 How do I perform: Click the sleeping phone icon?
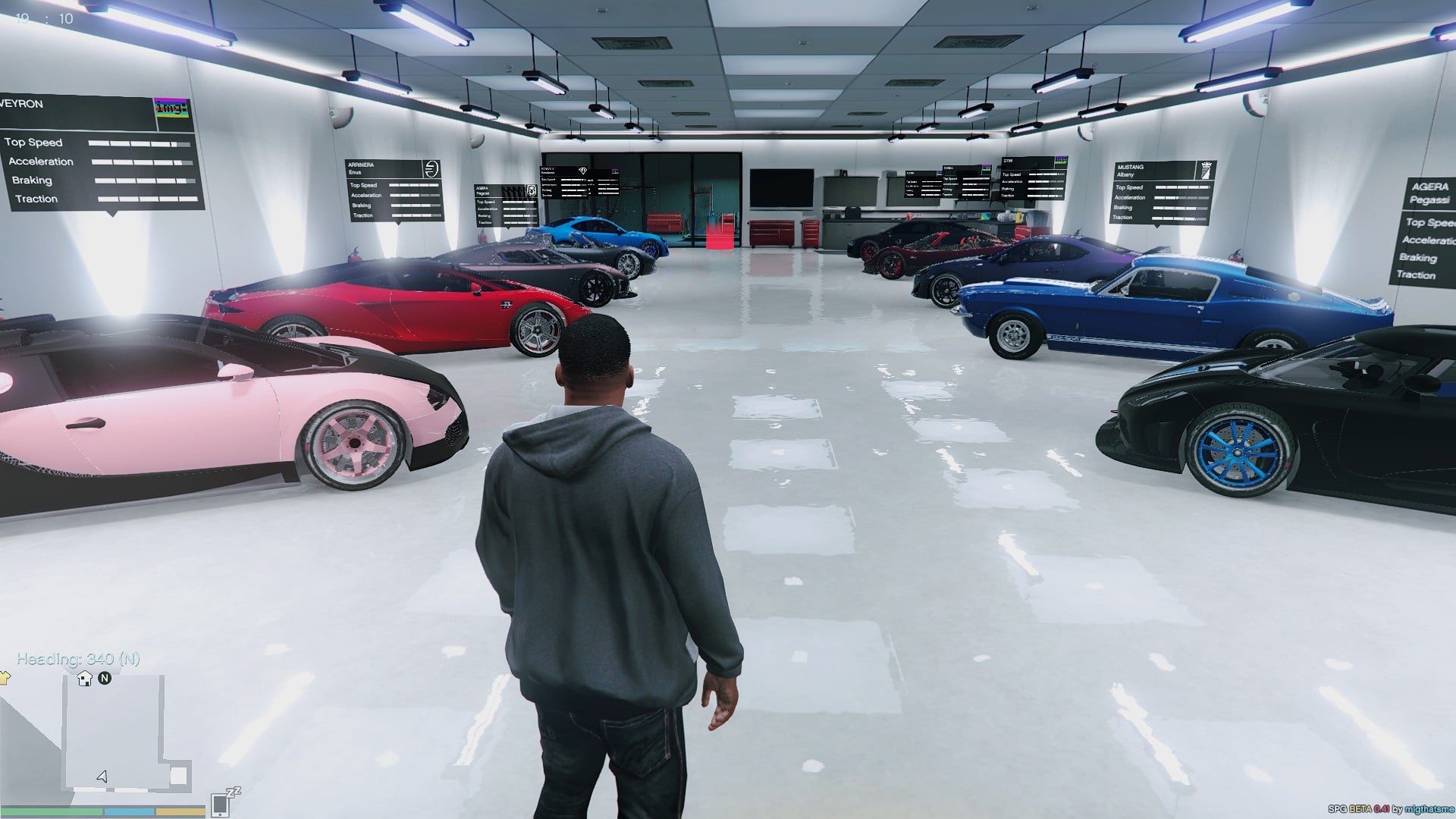pyautogui.click(x=222, y=803)
